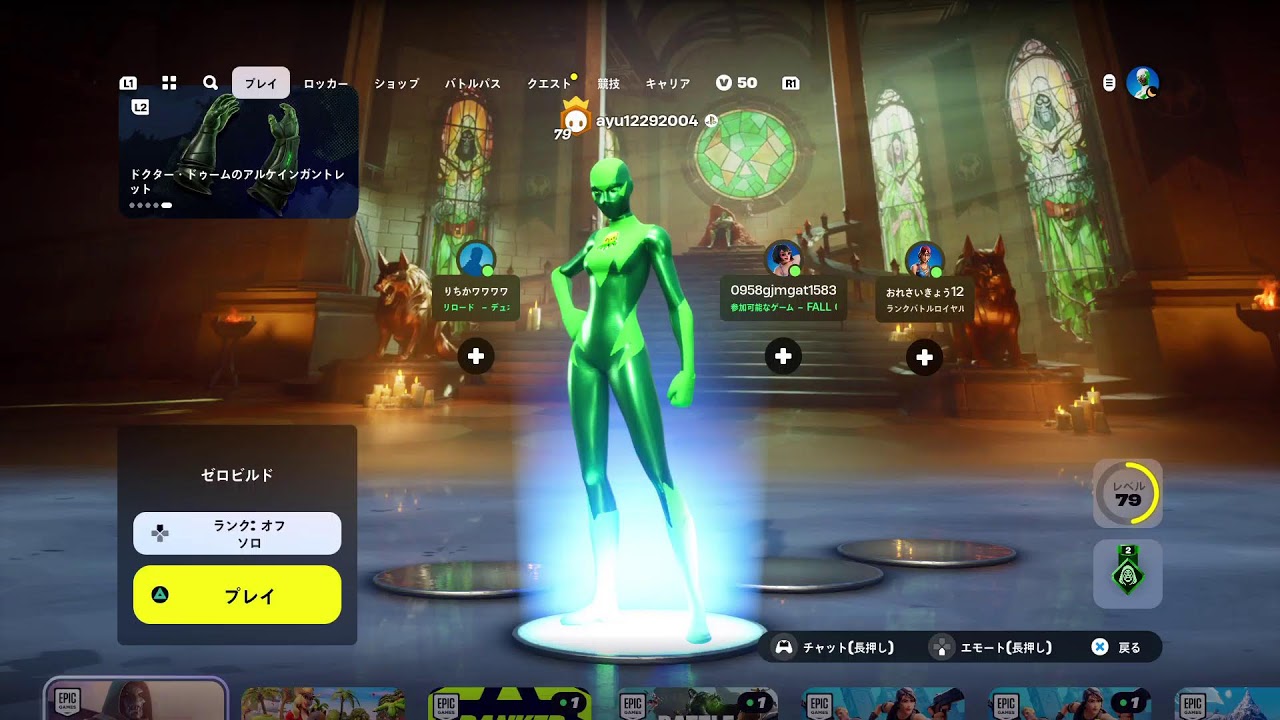Click the search magnifier icon

point(210,83)
